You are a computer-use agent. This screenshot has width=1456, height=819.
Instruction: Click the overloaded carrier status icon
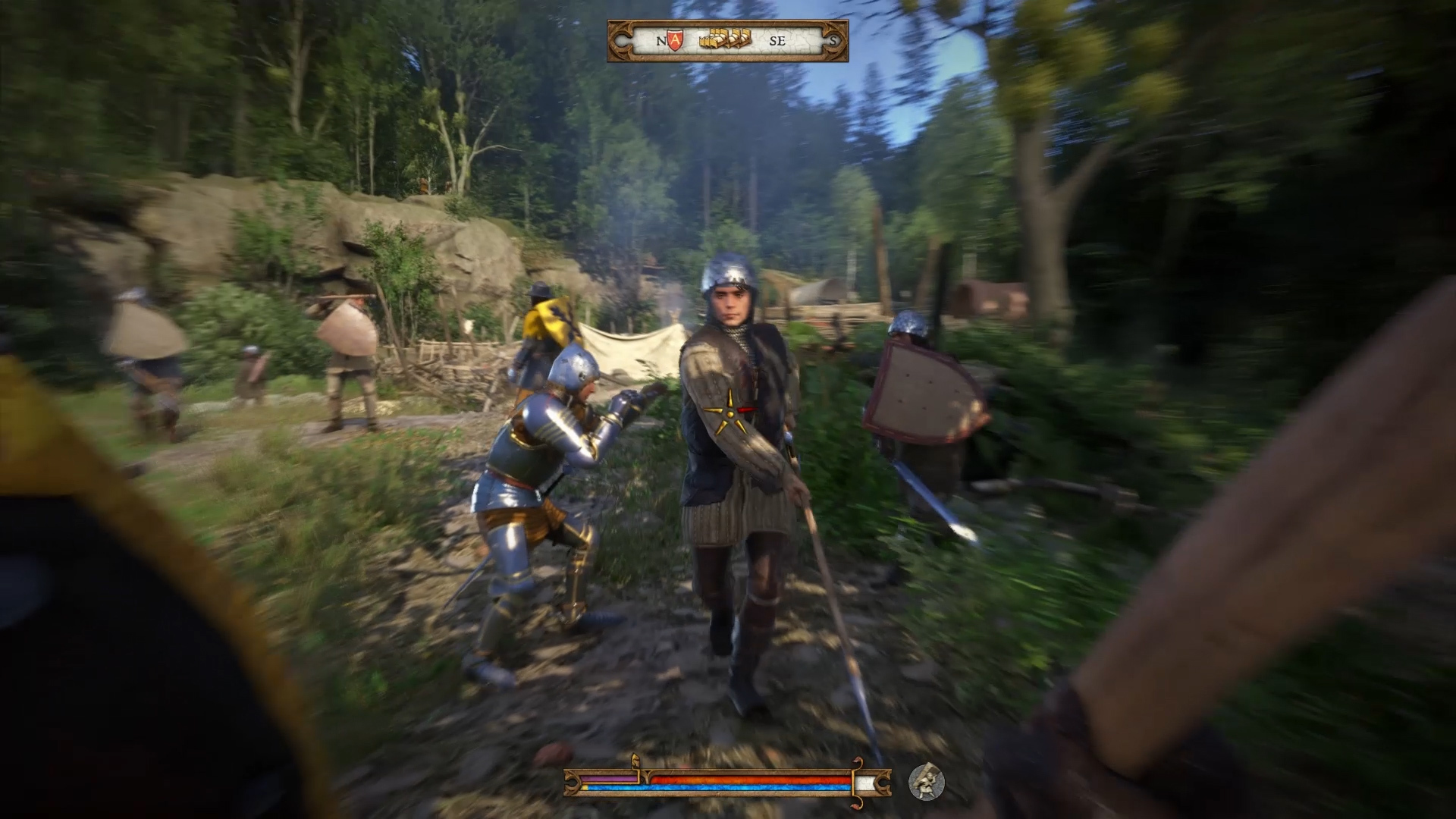point(926,782)
